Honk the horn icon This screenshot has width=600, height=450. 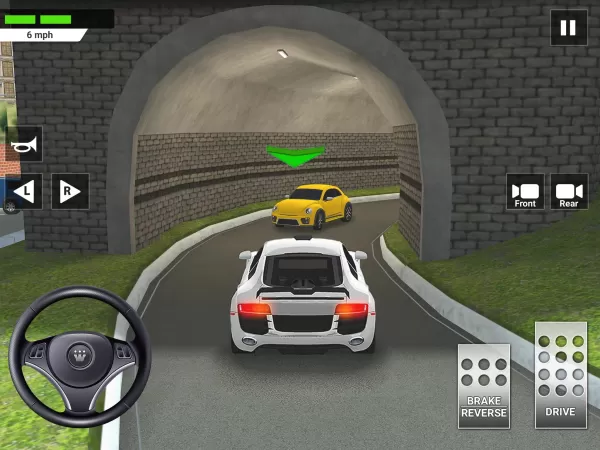(x=23, y=144)
